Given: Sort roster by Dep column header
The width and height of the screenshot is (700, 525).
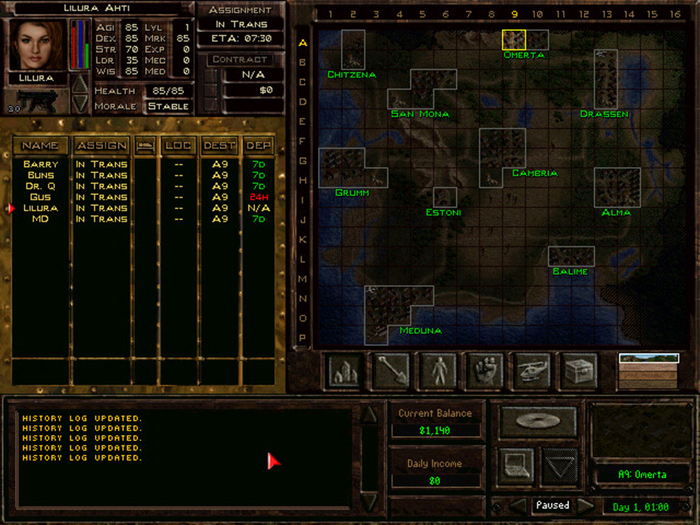Looking at the screenshot, I should click(258, 146).
